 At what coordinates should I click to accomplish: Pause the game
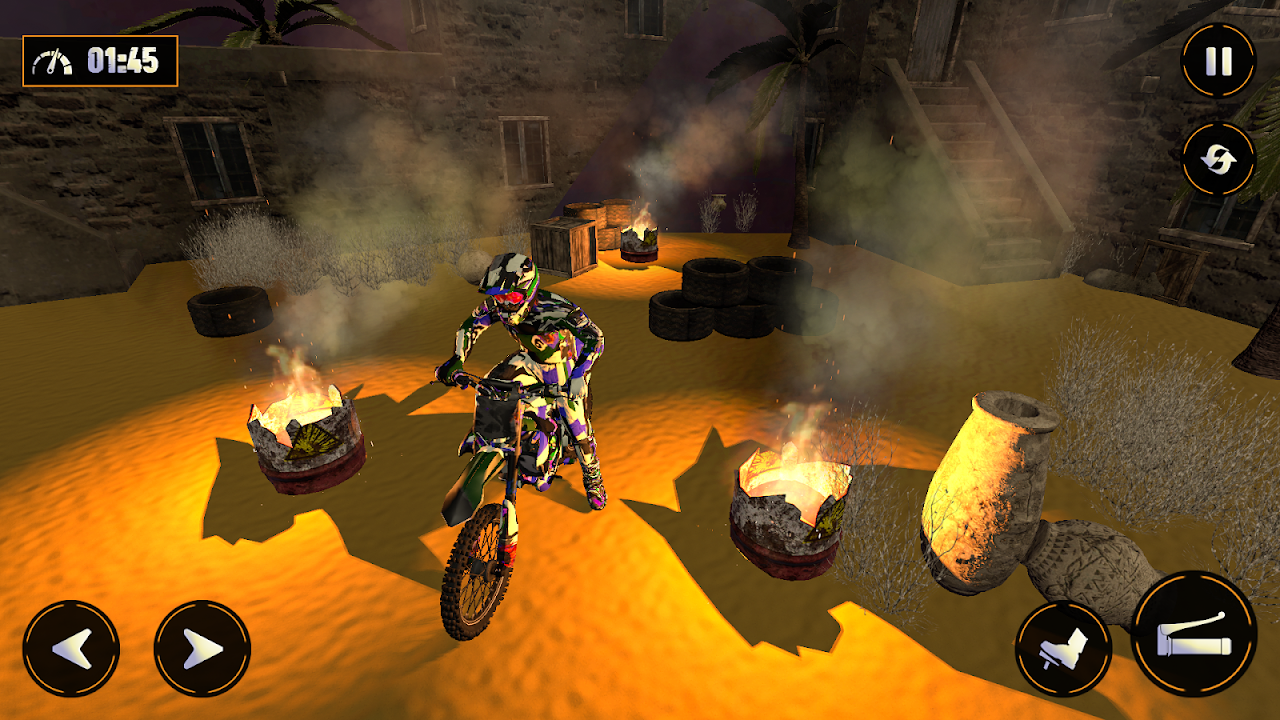point(1218,61)
